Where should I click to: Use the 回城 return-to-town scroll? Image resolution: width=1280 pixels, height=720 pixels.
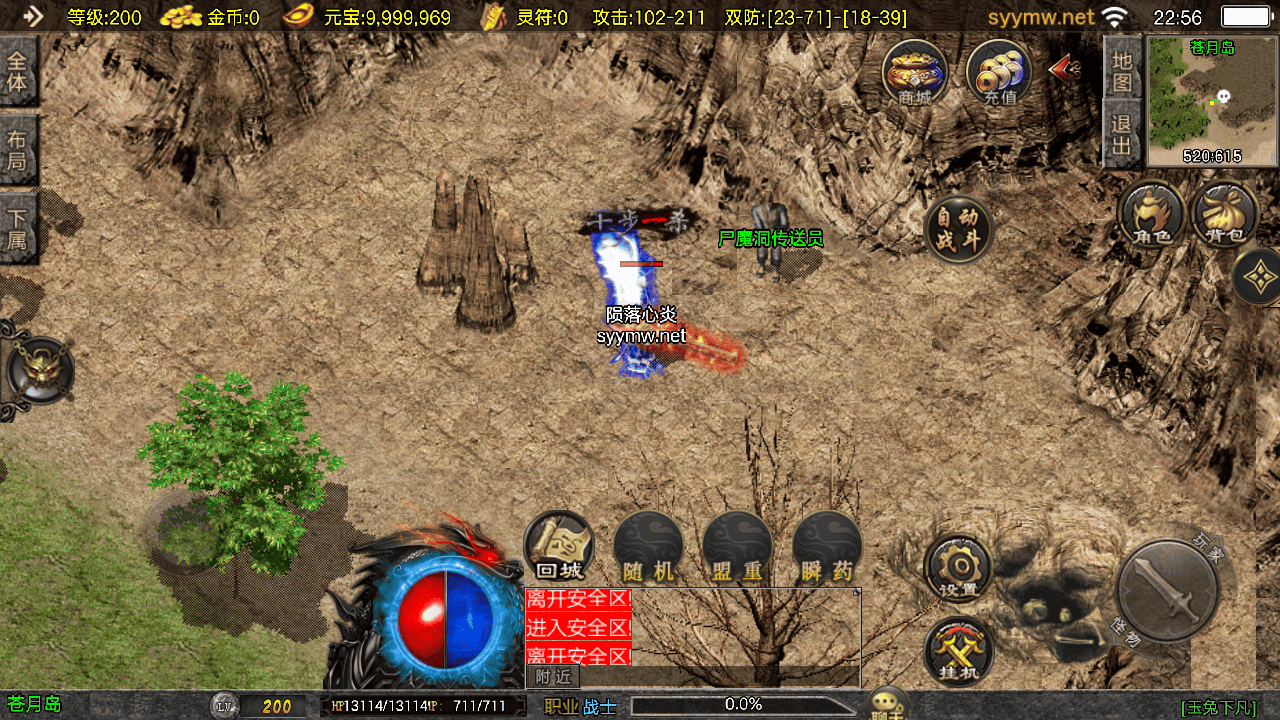point(559,547)
